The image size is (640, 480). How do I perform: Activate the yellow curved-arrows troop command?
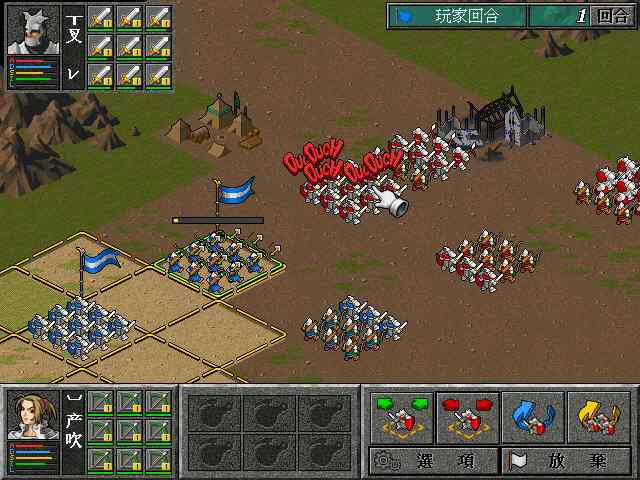click(598, 417)
